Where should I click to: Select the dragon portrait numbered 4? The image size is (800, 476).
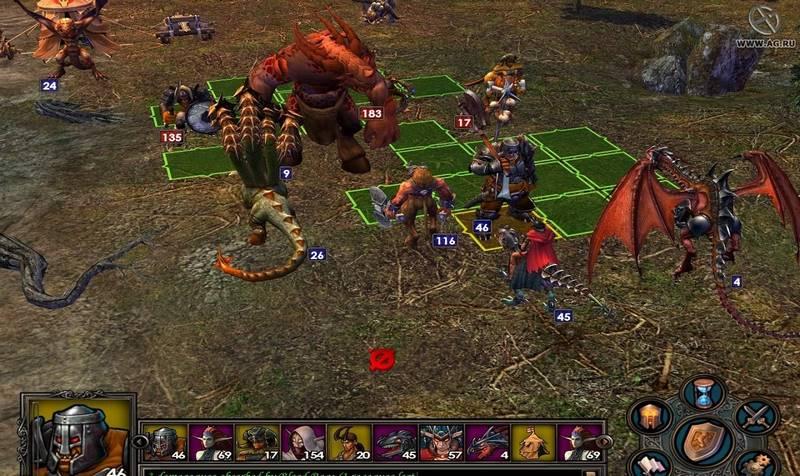[486, 442]
